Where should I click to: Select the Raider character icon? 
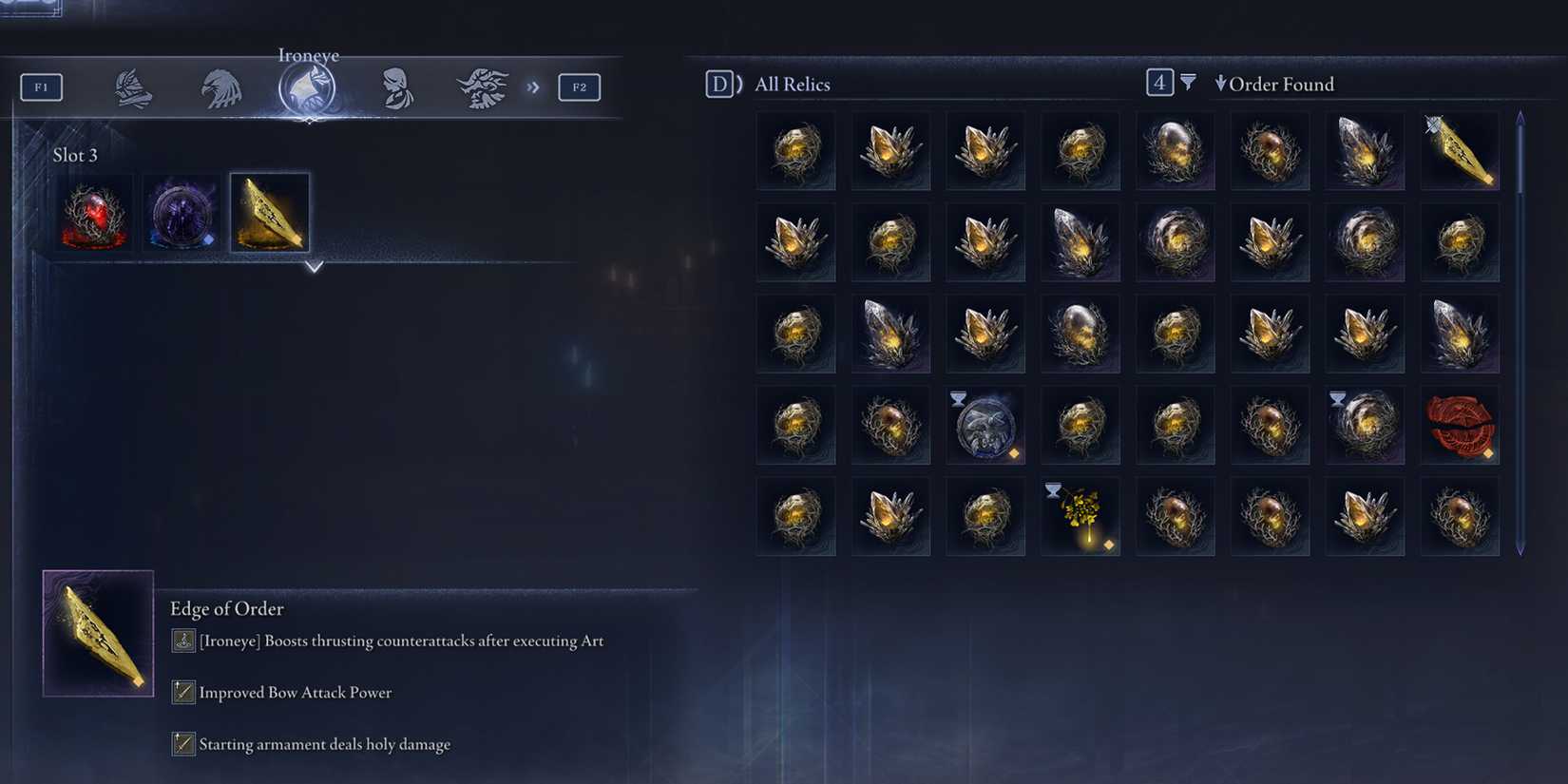coord(484,86)
